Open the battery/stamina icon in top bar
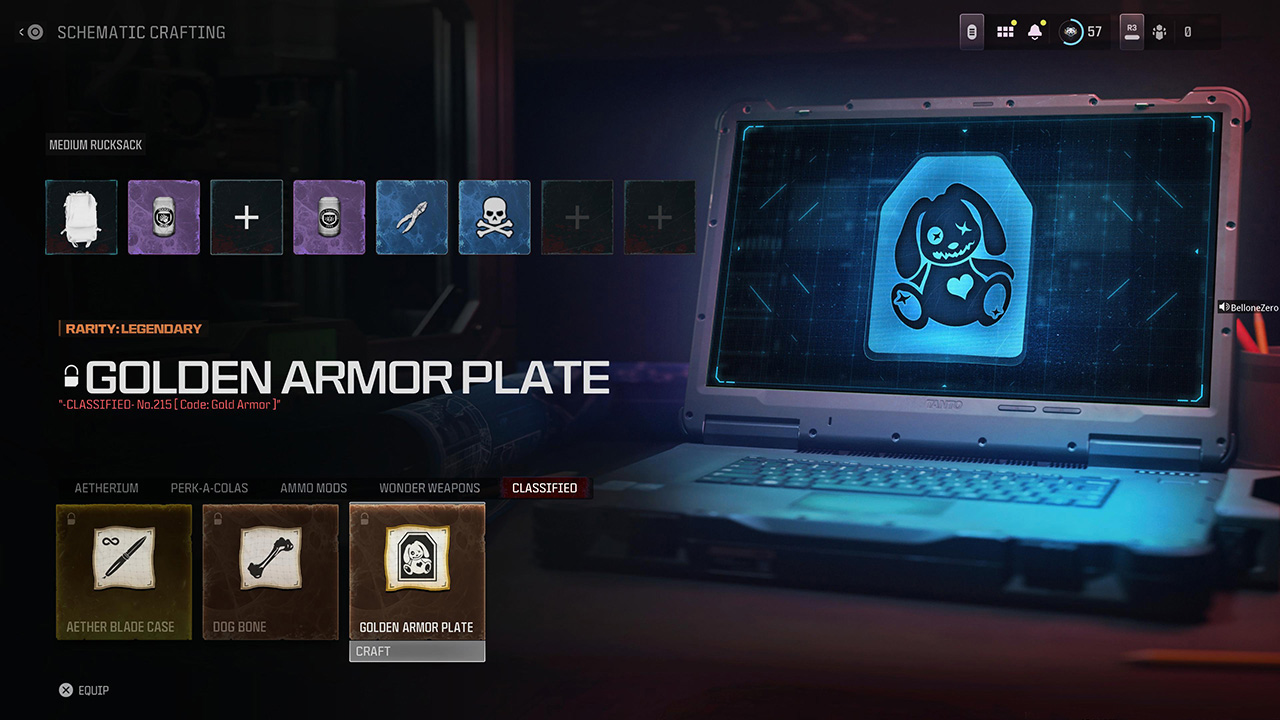 pos(971,31)
